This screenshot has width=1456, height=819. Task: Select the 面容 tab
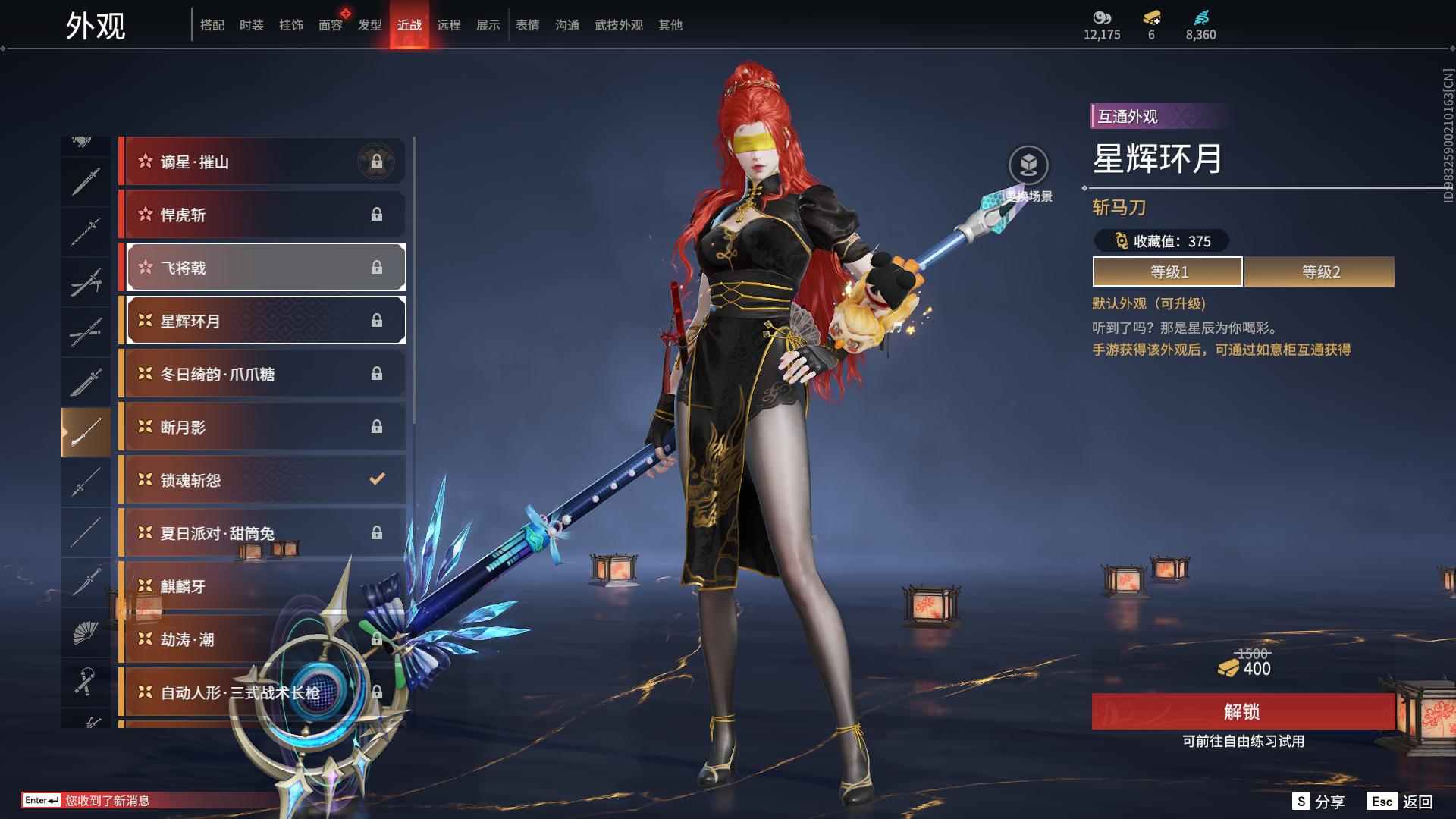[x=330, y=25]
